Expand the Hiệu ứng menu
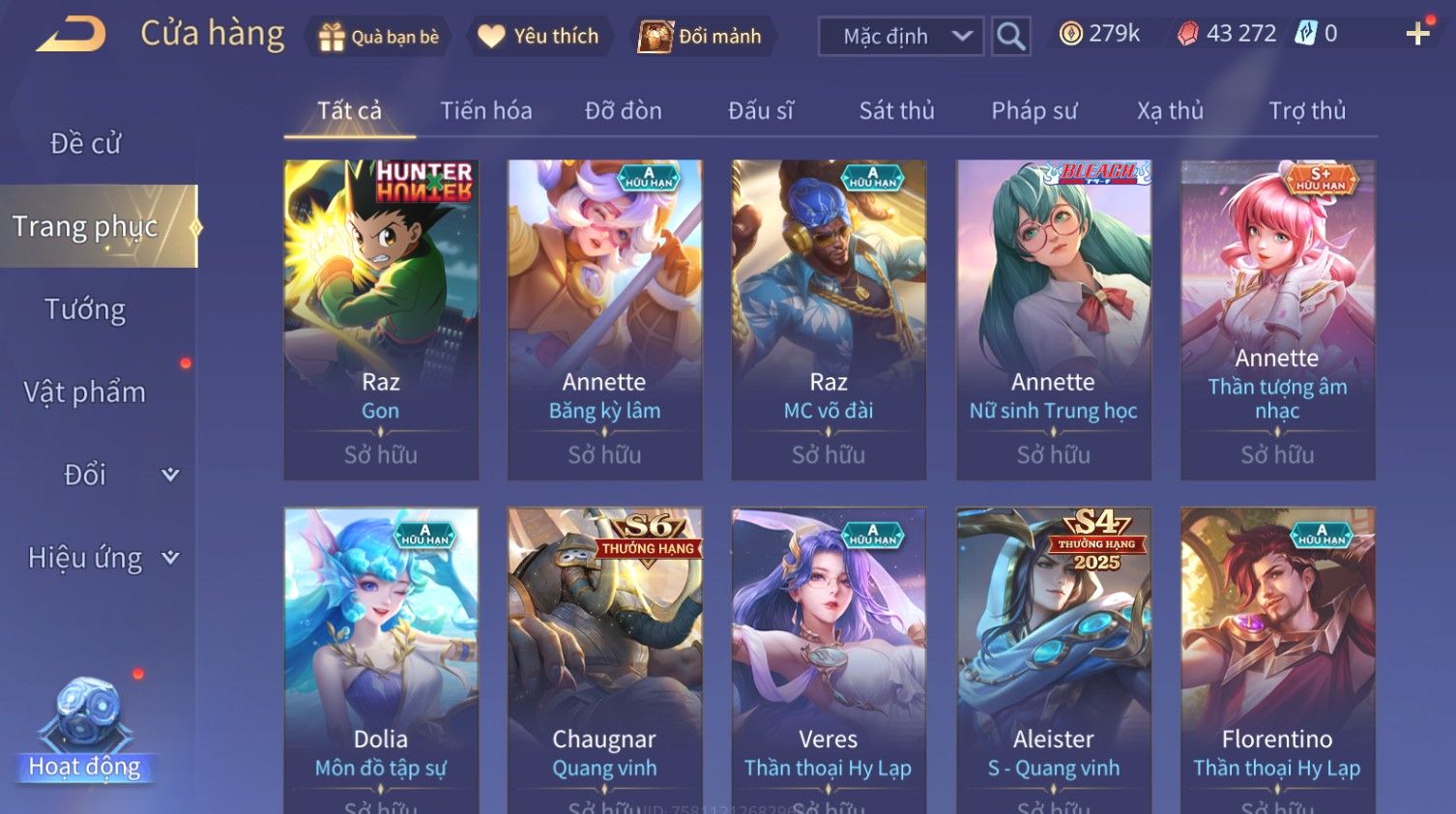Viewport: 1456px width, 814px height. [102, 558]
